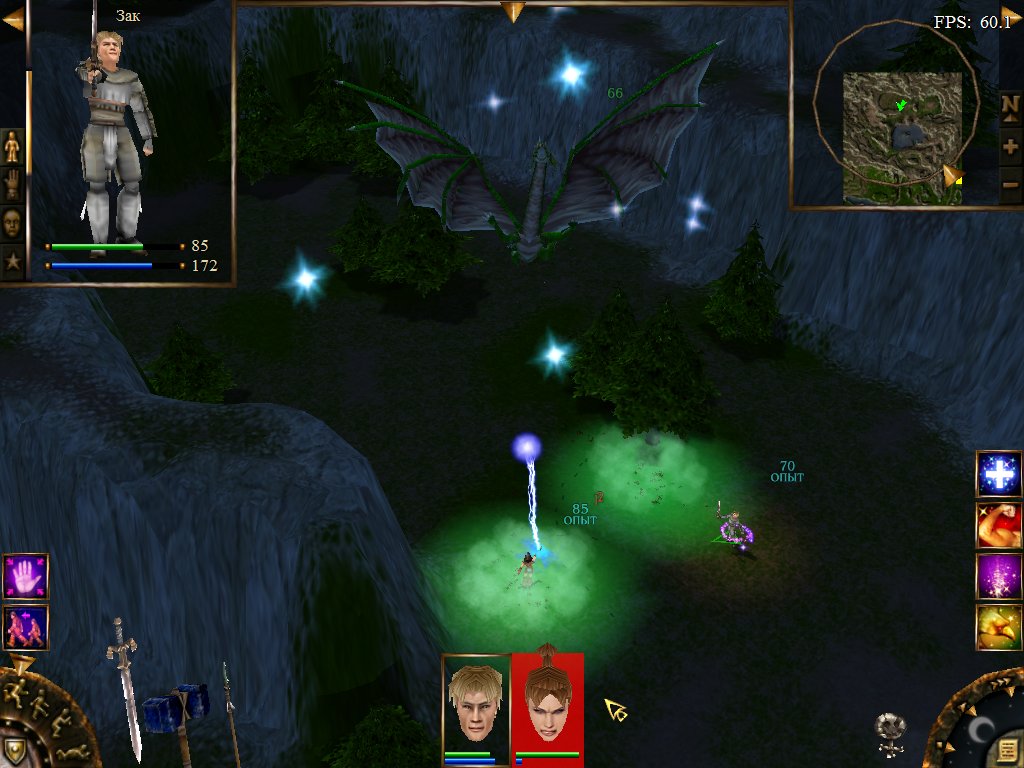Image resolution: width=1024 pixels, height=768 pixels.
Task: Open the character figure tab in Zak's panel
Action: point(12,147)
